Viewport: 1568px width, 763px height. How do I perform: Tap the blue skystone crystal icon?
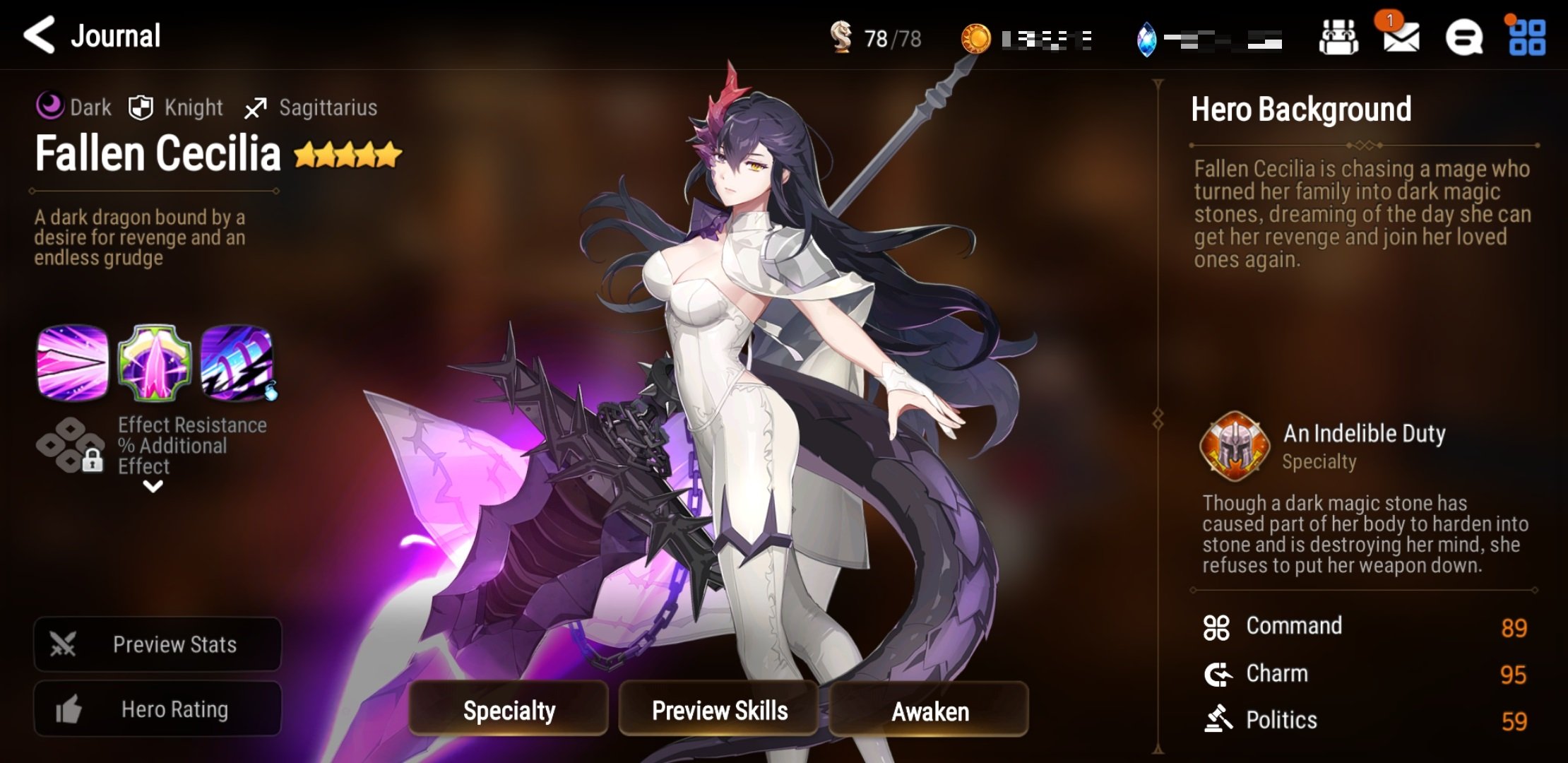click(x=1146, y=39)
